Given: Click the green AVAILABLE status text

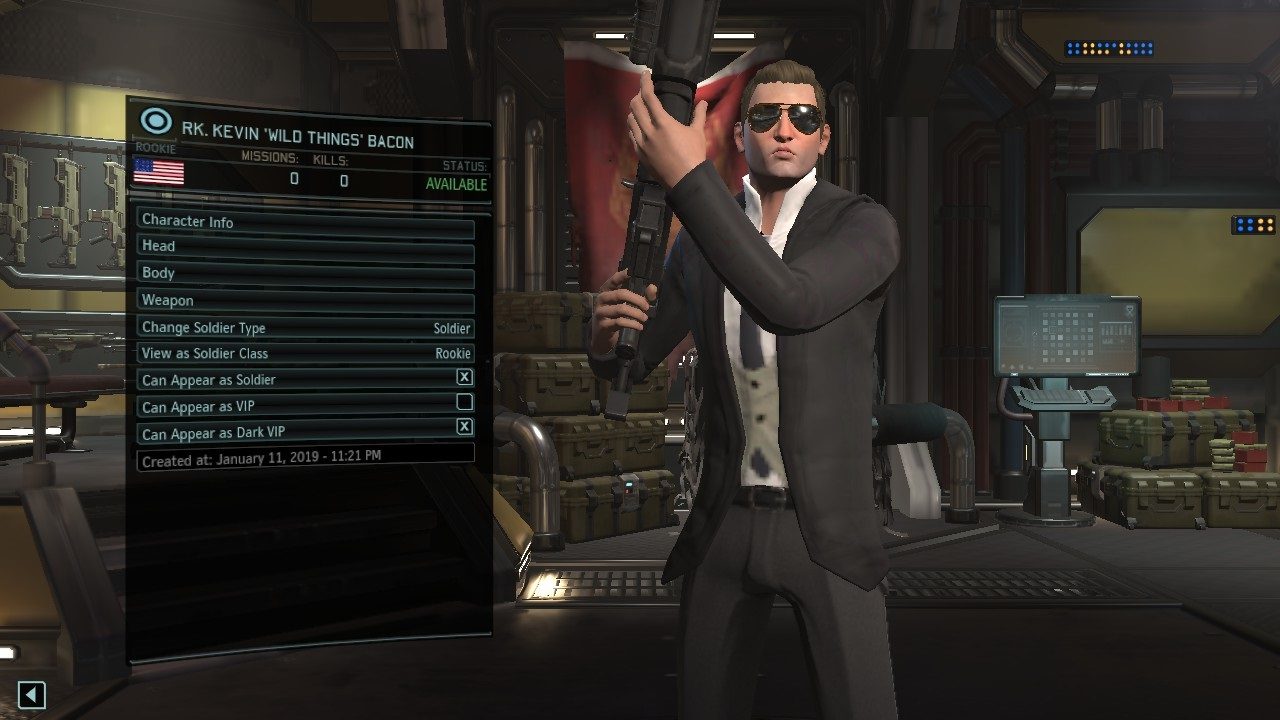Looking at the screenshot, I should tap(455, 183).
